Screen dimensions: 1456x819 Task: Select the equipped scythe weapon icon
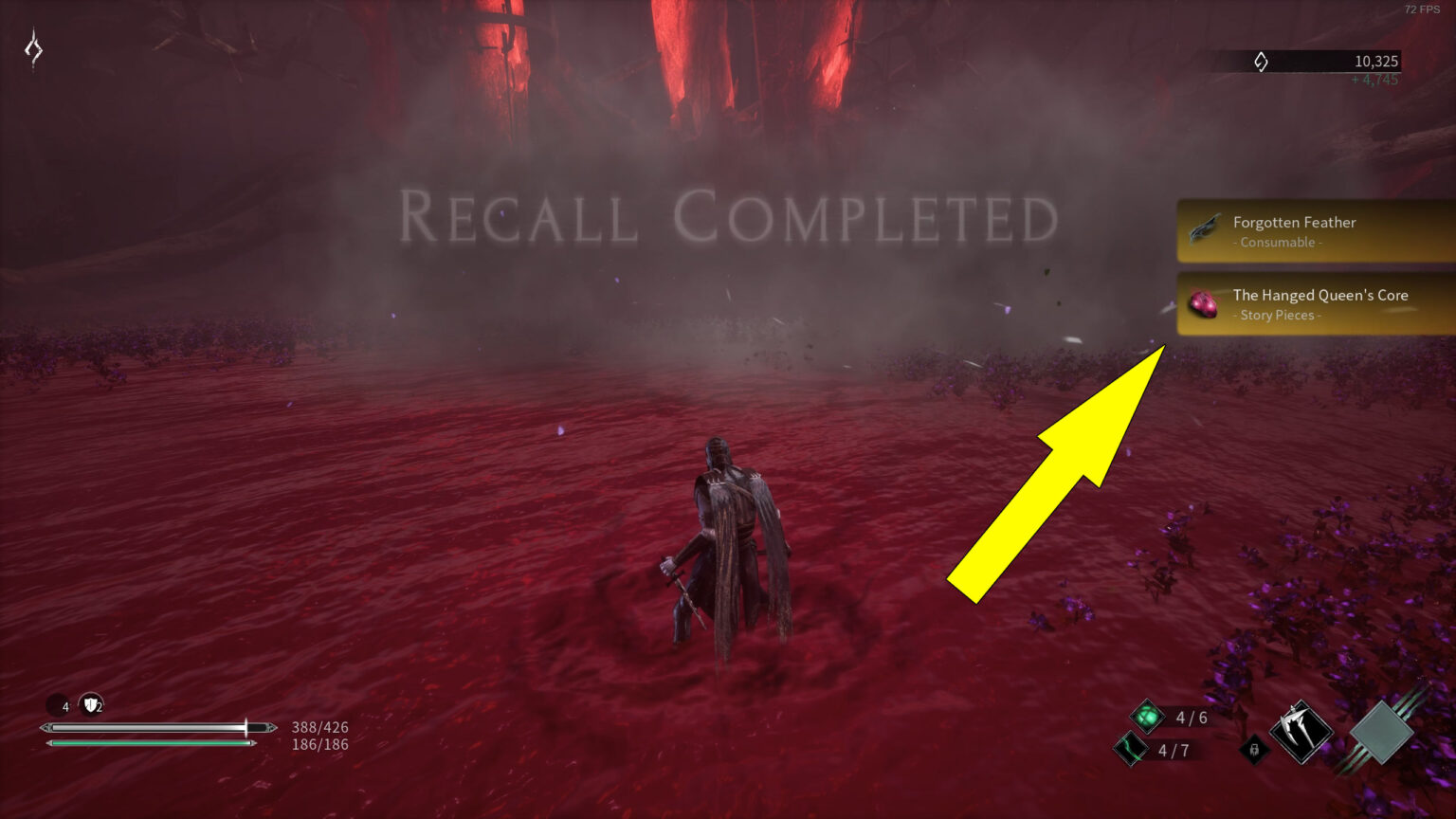click(x=1302, y=732)
